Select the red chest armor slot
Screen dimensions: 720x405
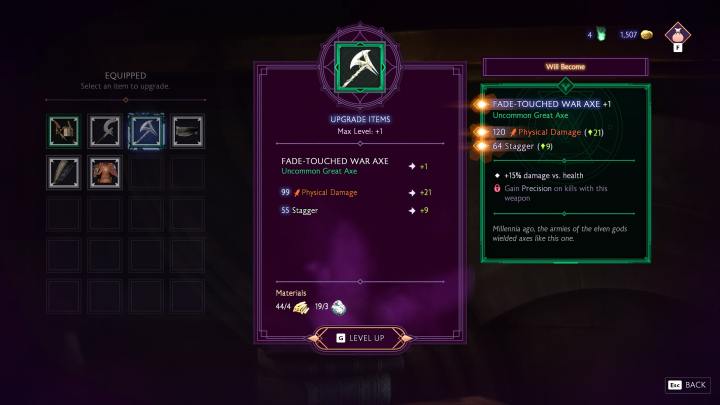105,172
